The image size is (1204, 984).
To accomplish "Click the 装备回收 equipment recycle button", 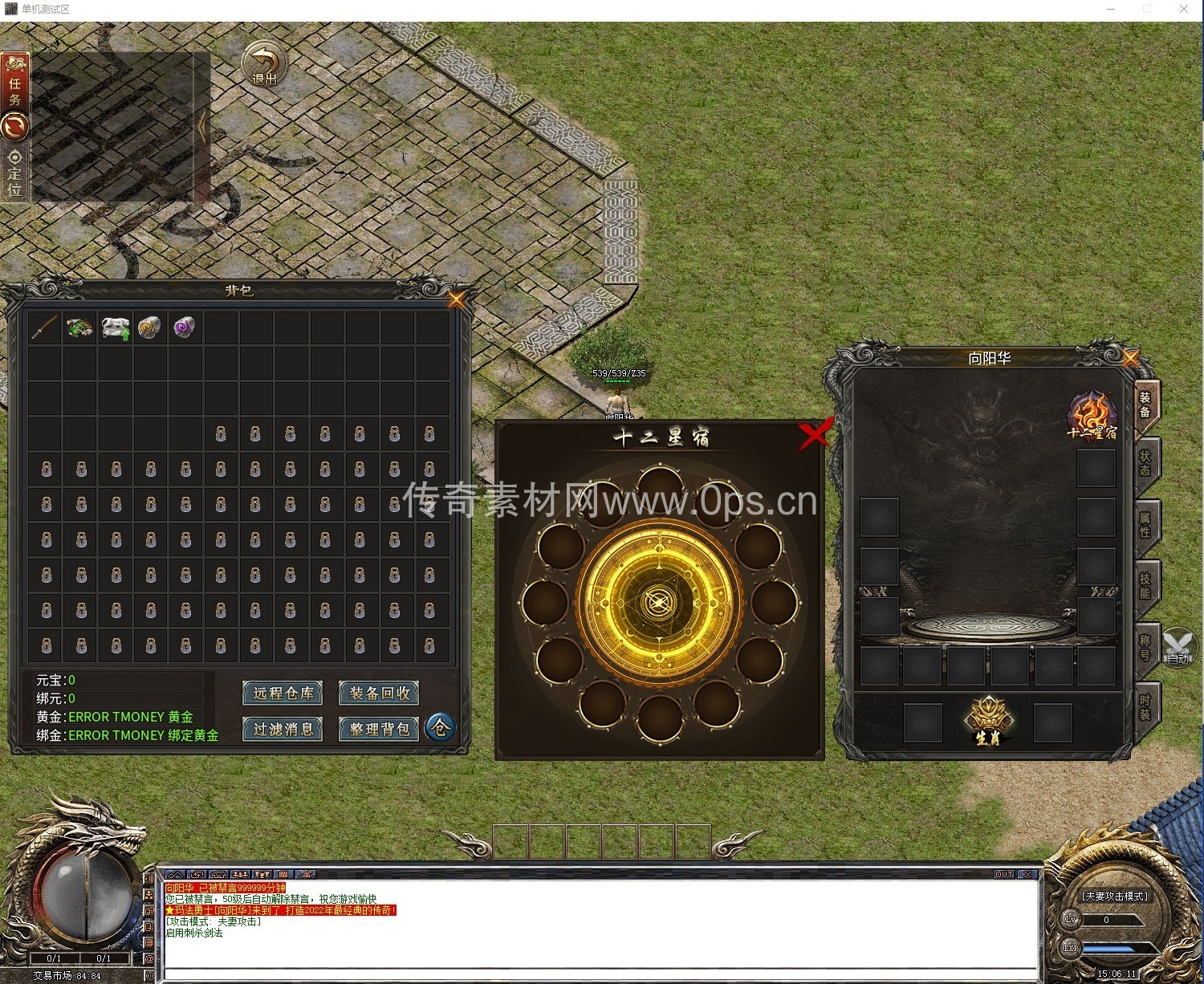I will click(x=379, y=693).
